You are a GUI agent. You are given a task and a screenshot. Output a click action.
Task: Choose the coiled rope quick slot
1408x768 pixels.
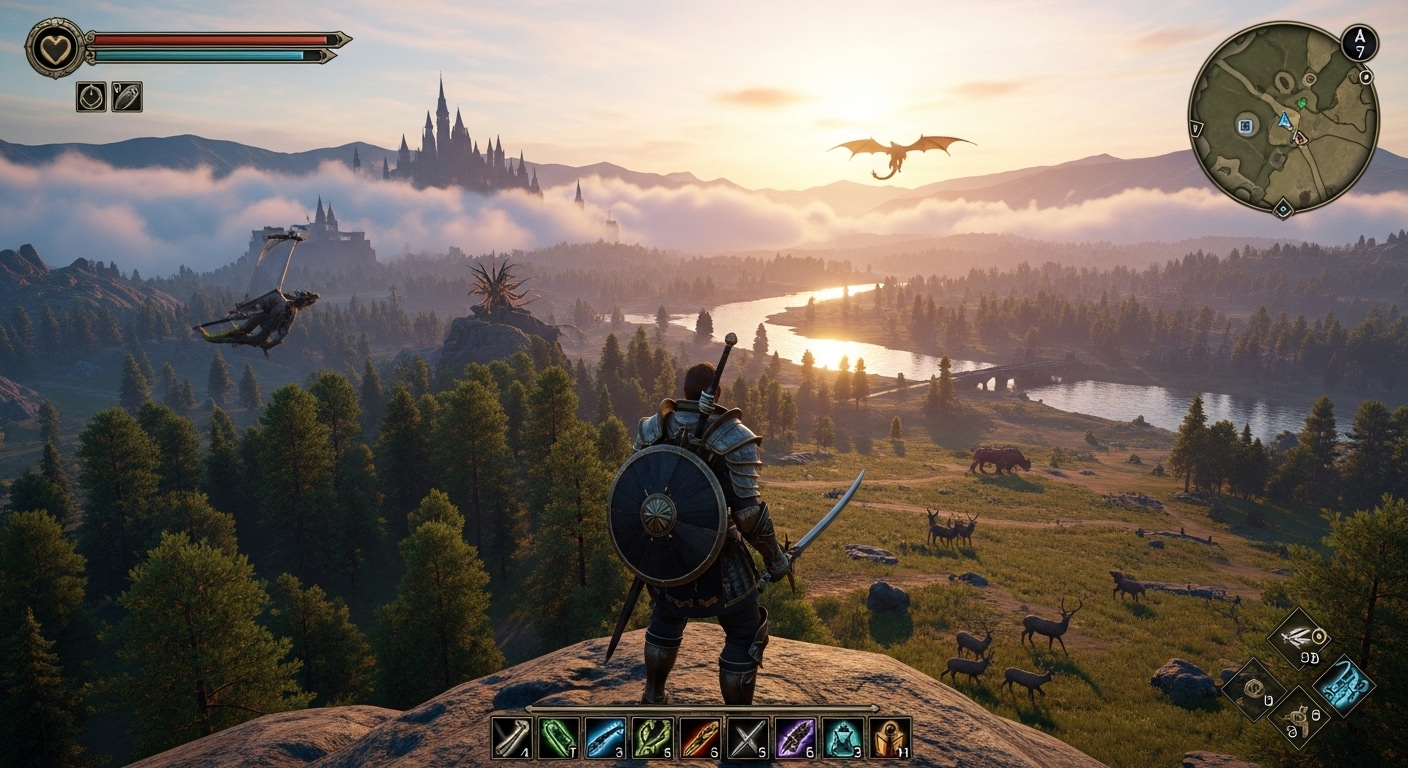(x=1253, y=687)
